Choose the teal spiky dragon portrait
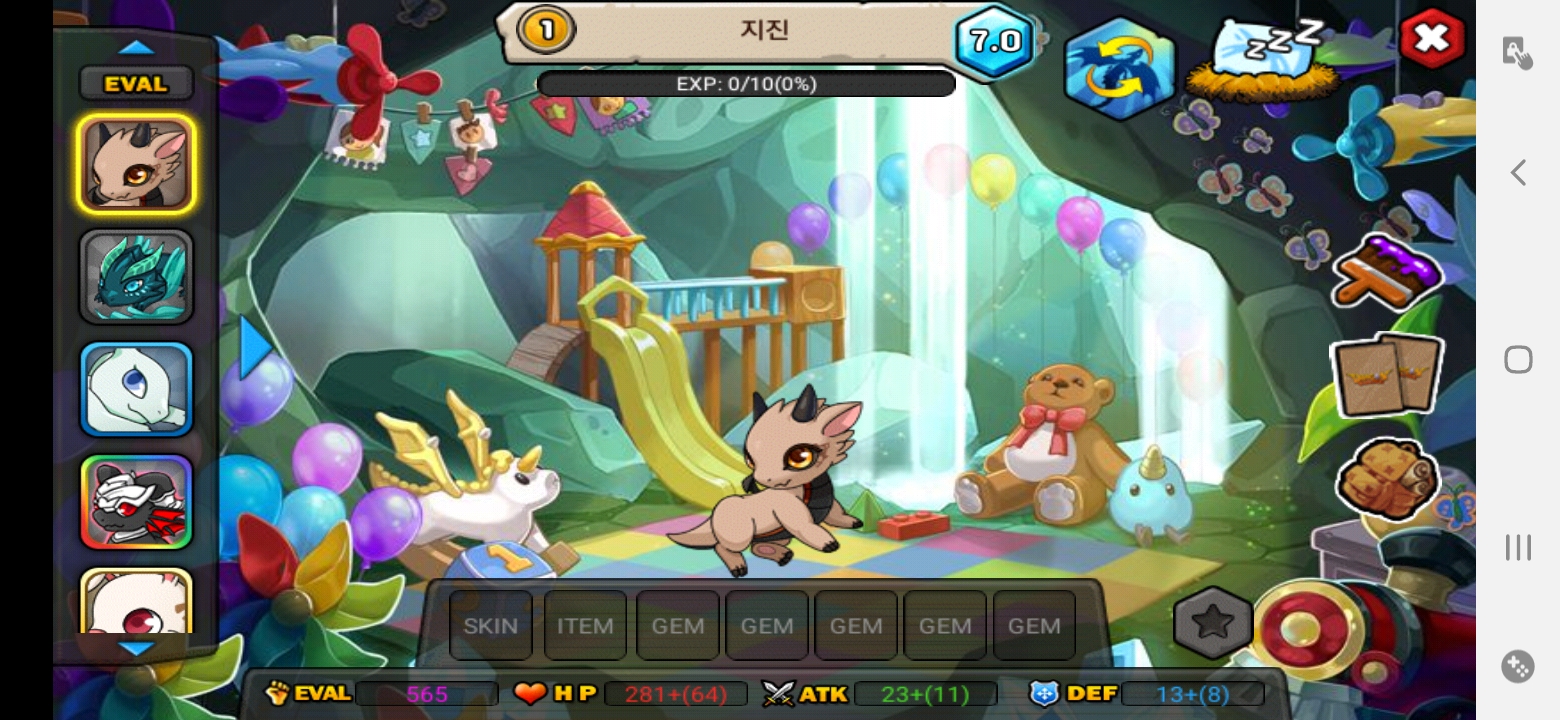Image resolution: width=1560 pixels, height=720 pixels. pyautogui.click(x=136, y=276)
